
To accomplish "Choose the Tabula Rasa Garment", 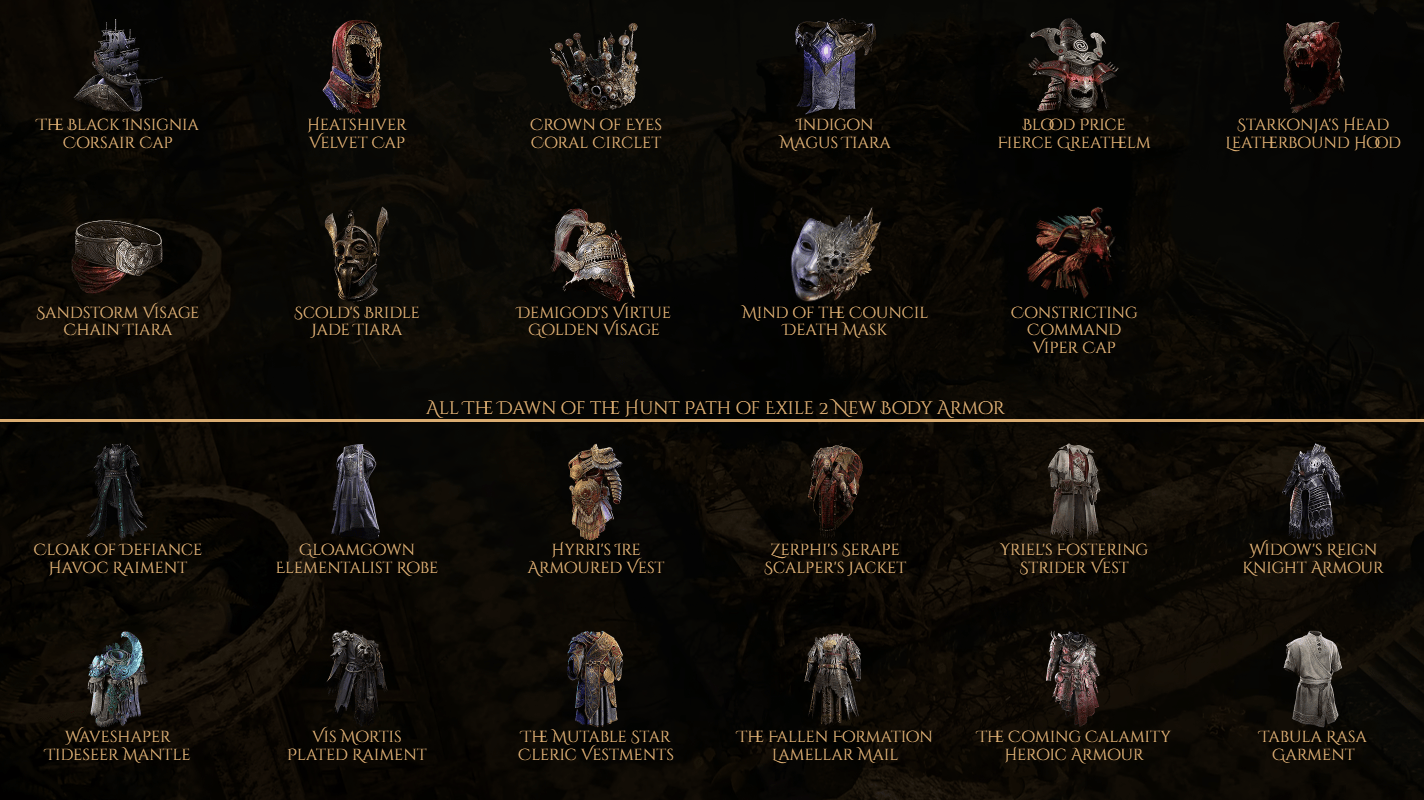I will 1313,679.
